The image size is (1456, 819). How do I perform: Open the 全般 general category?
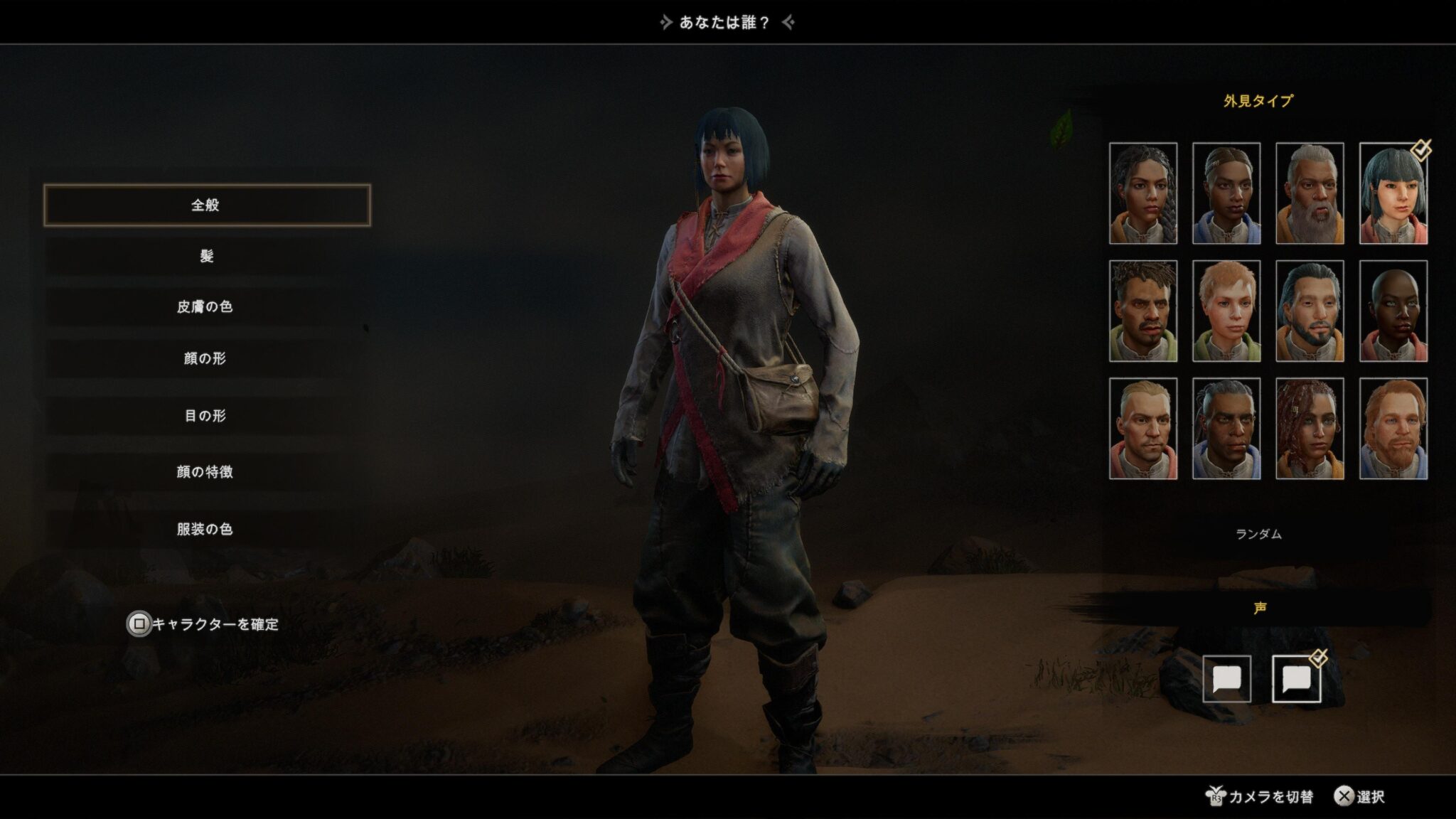point(207,205)
